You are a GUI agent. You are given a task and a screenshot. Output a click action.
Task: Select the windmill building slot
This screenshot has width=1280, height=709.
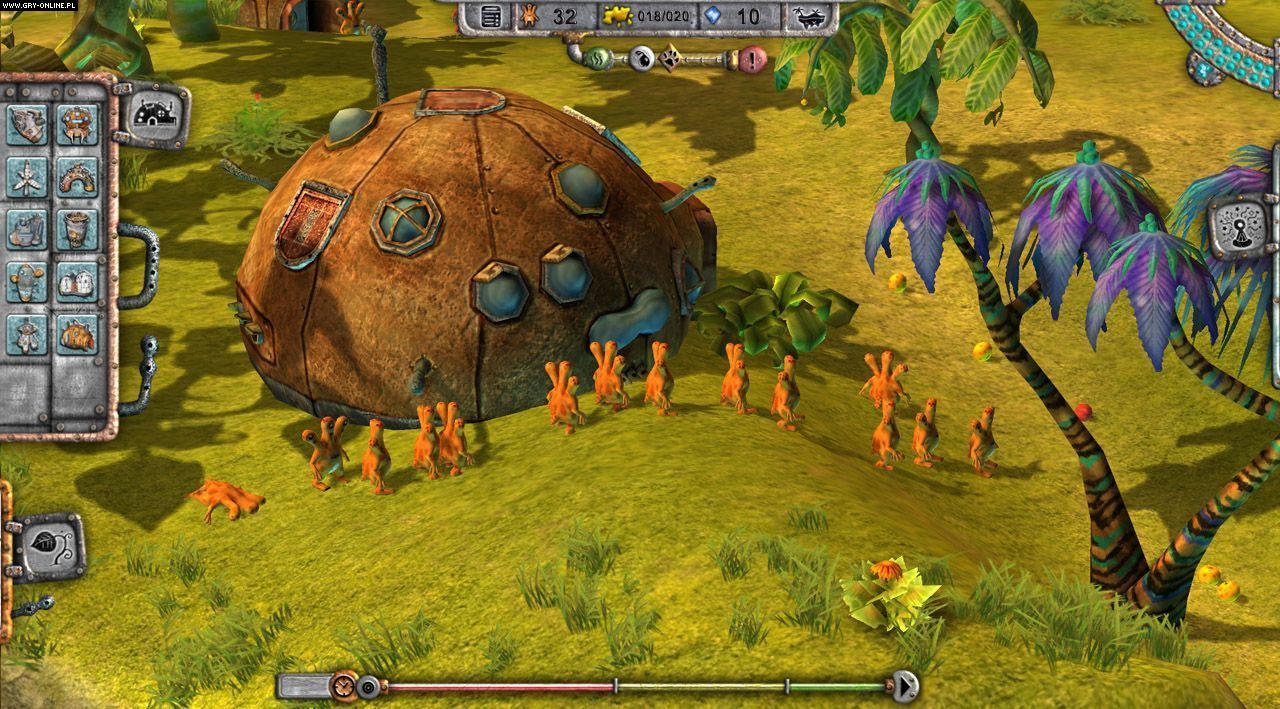(28, 177)
